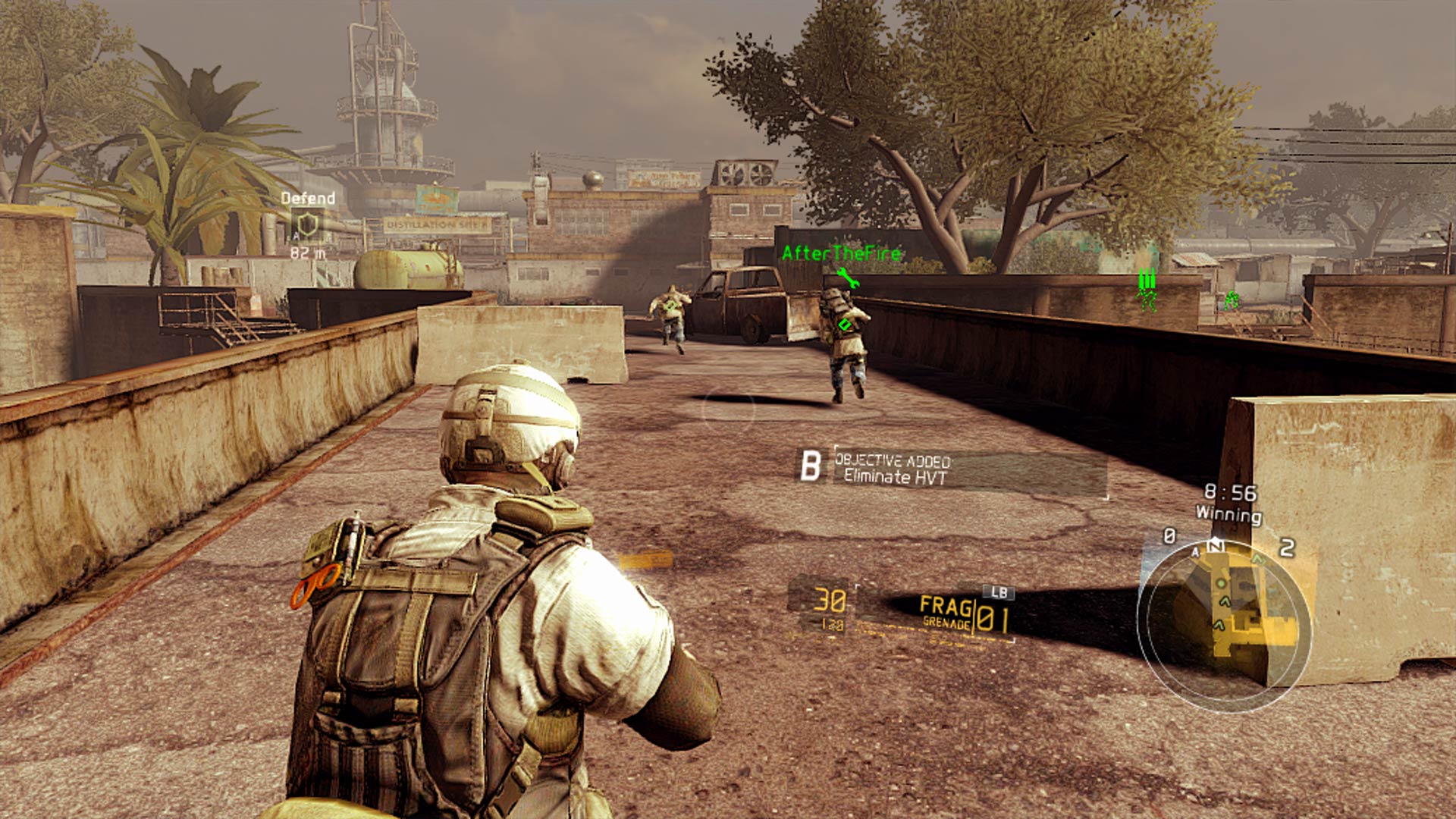Toggle the A objective marker near the compass

(x=1195, y=552)
